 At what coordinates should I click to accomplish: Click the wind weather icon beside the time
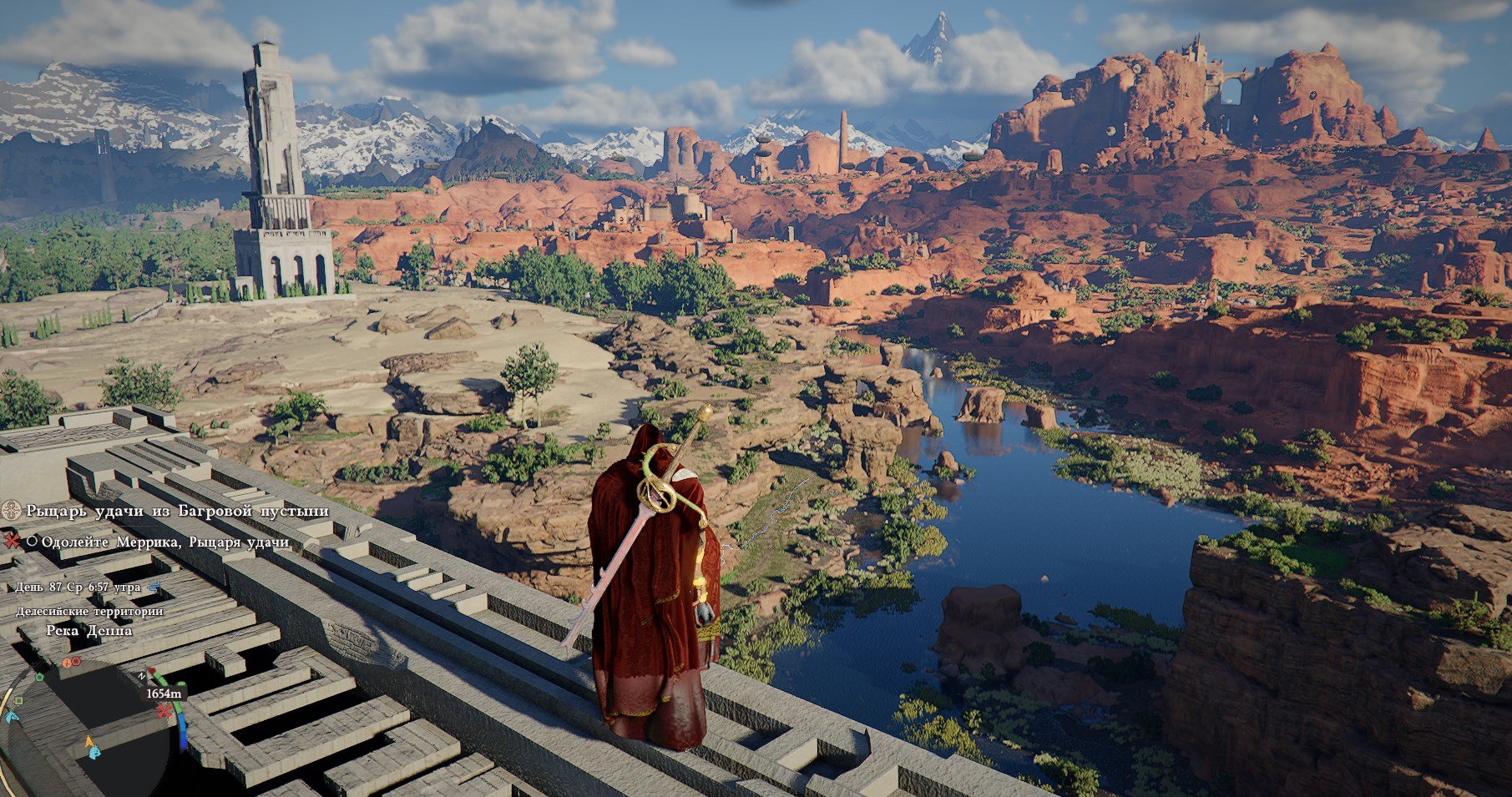[x=154, y=588]
